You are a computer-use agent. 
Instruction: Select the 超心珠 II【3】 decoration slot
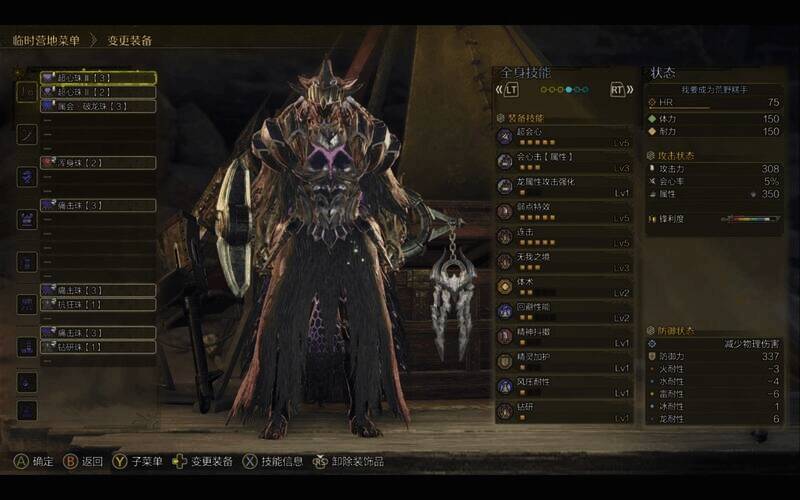pos(97,77)
